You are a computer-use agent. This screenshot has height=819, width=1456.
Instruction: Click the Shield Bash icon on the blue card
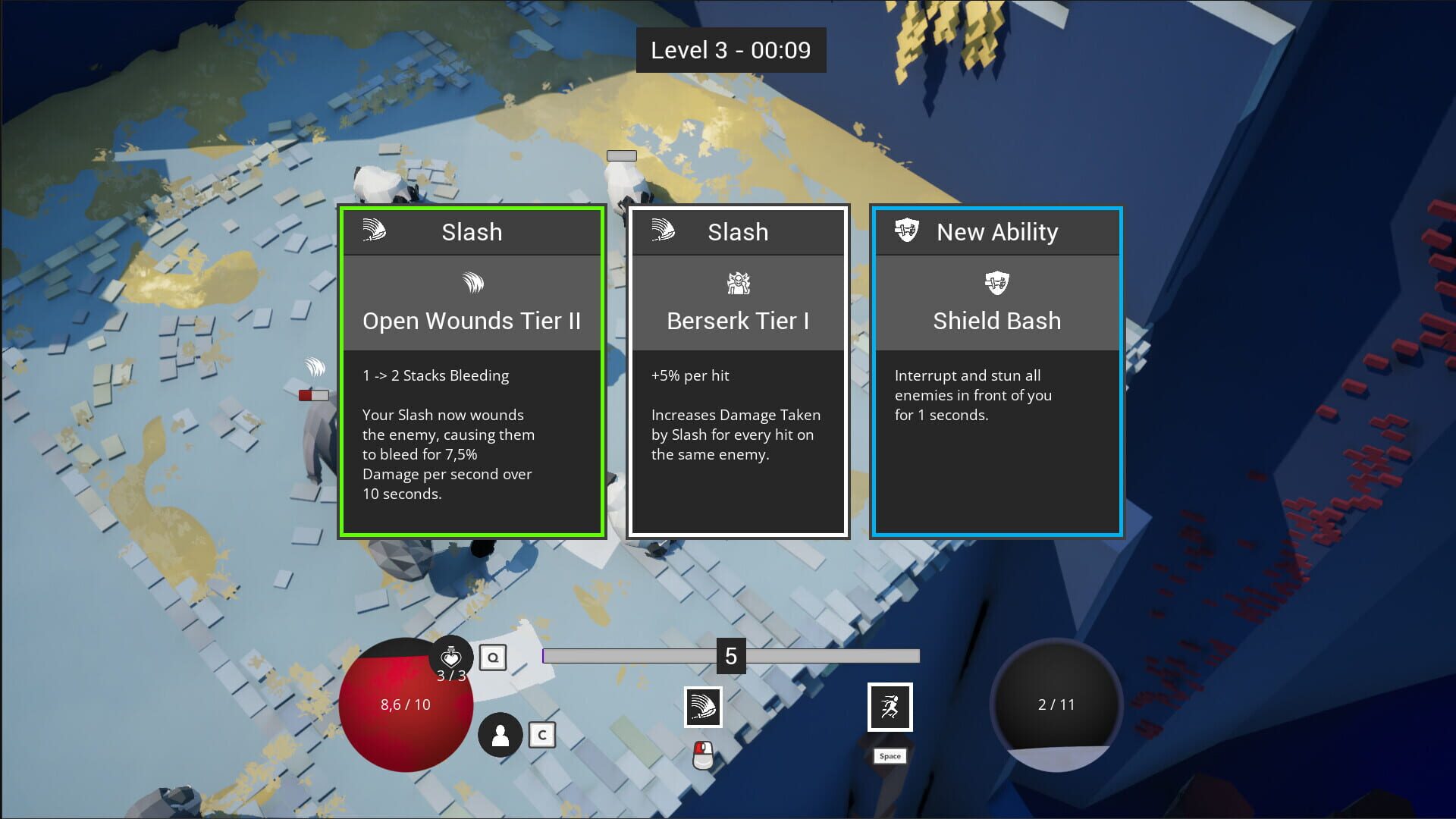996,283
